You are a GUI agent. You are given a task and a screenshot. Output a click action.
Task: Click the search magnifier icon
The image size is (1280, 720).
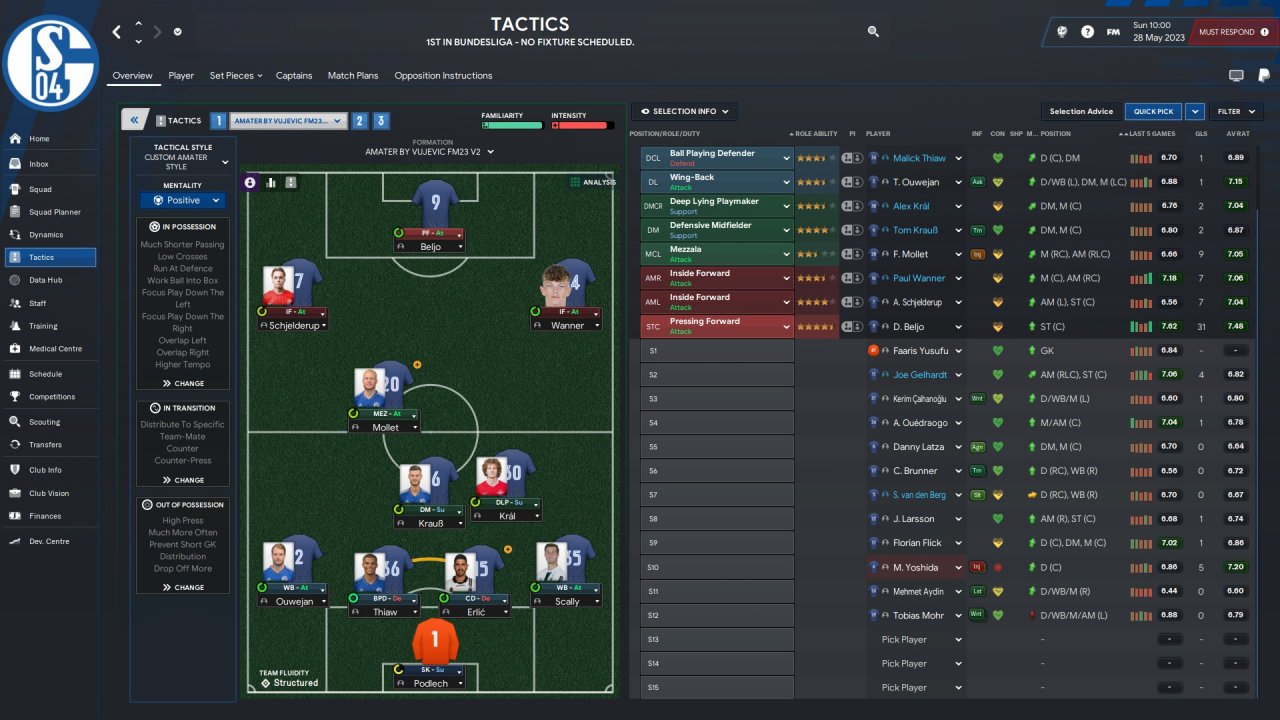point(873,32)
